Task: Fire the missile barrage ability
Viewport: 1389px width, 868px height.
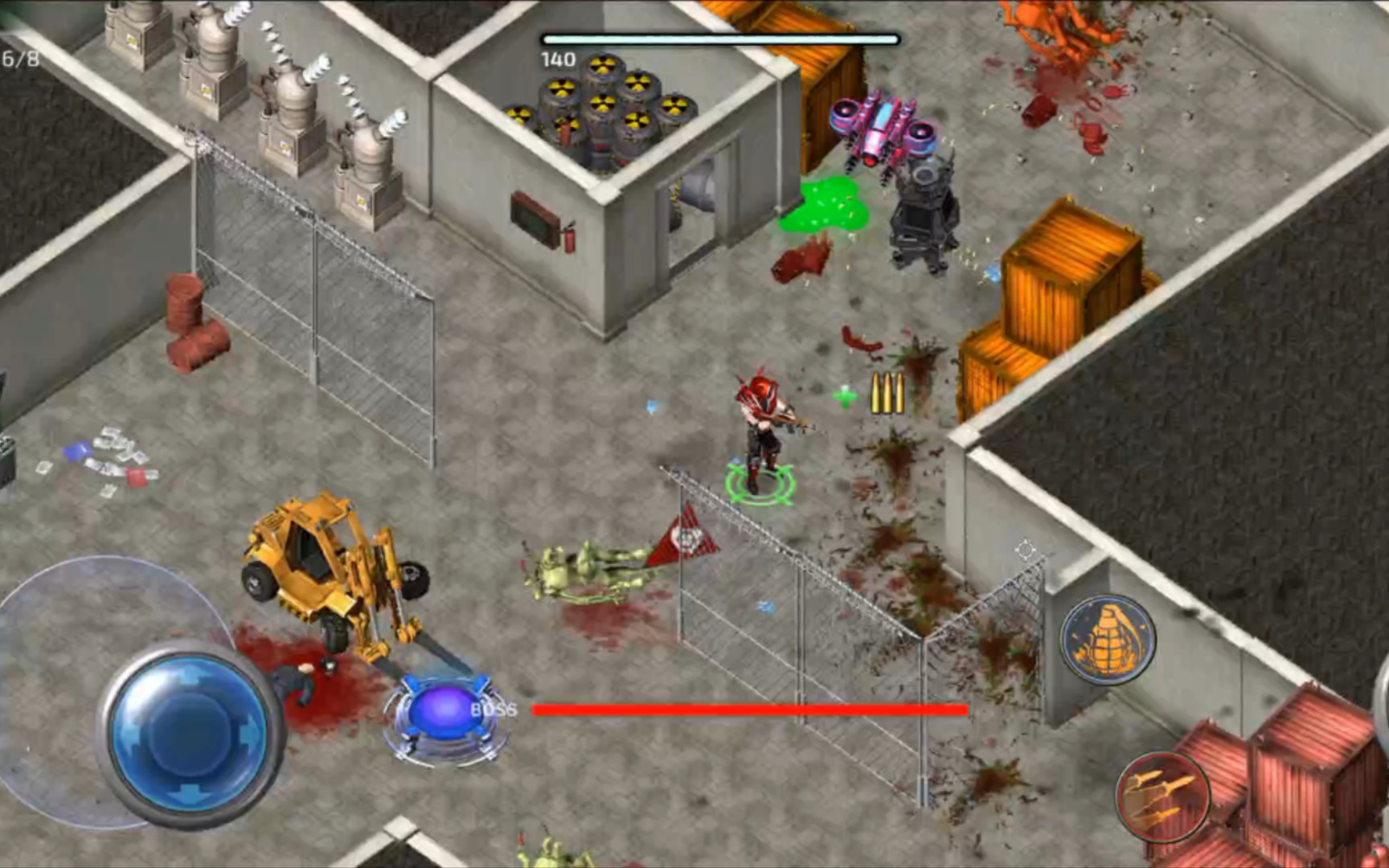Action: coord(1162,796)
